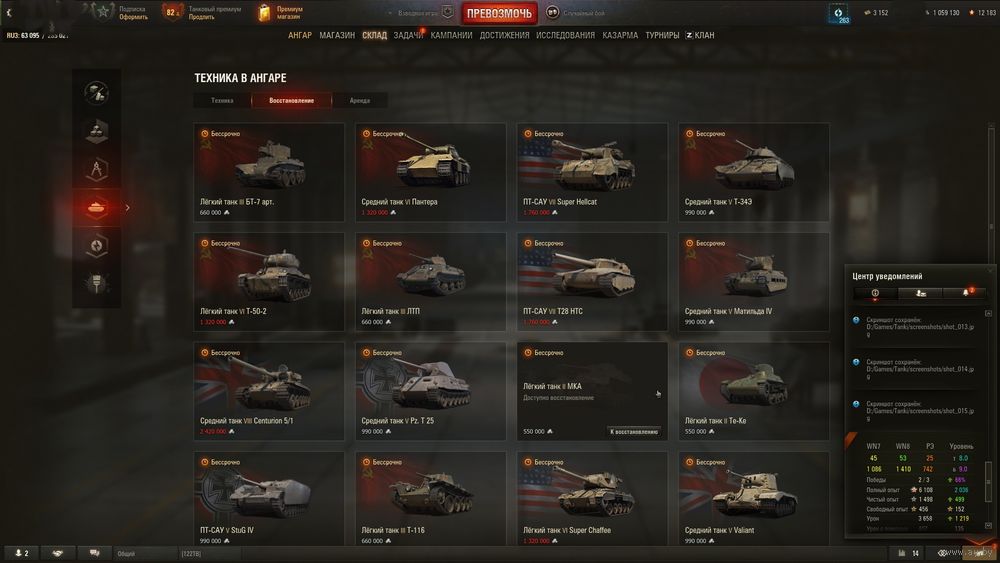Click the red ПРЕВОЗМОЧЬ battle button
The image size is (1000, 563).
500,13
